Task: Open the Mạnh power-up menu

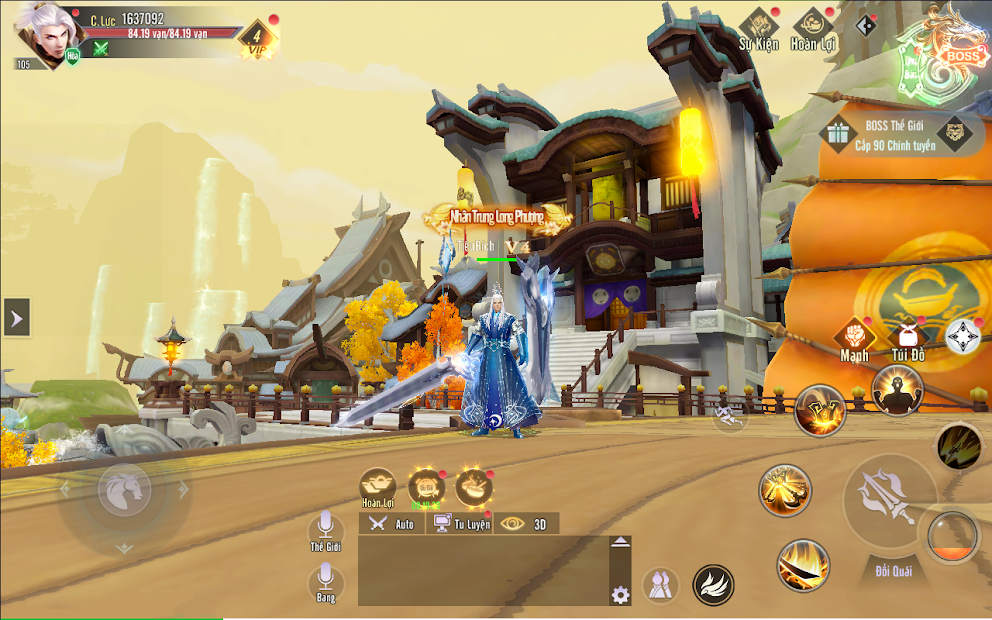Action: pyautogui.click(x=854, y=338)
